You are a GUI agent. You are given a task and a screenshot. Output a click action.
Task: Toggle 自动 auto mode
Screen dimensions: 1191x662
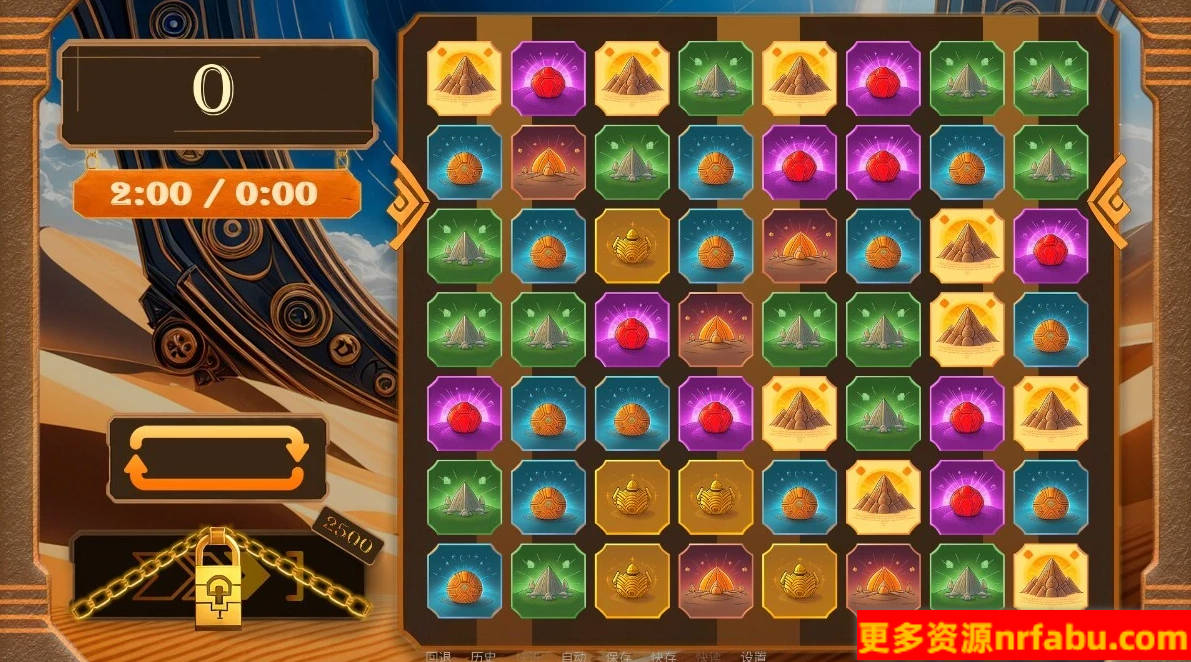pyautogui.click(x=573, y=657)
